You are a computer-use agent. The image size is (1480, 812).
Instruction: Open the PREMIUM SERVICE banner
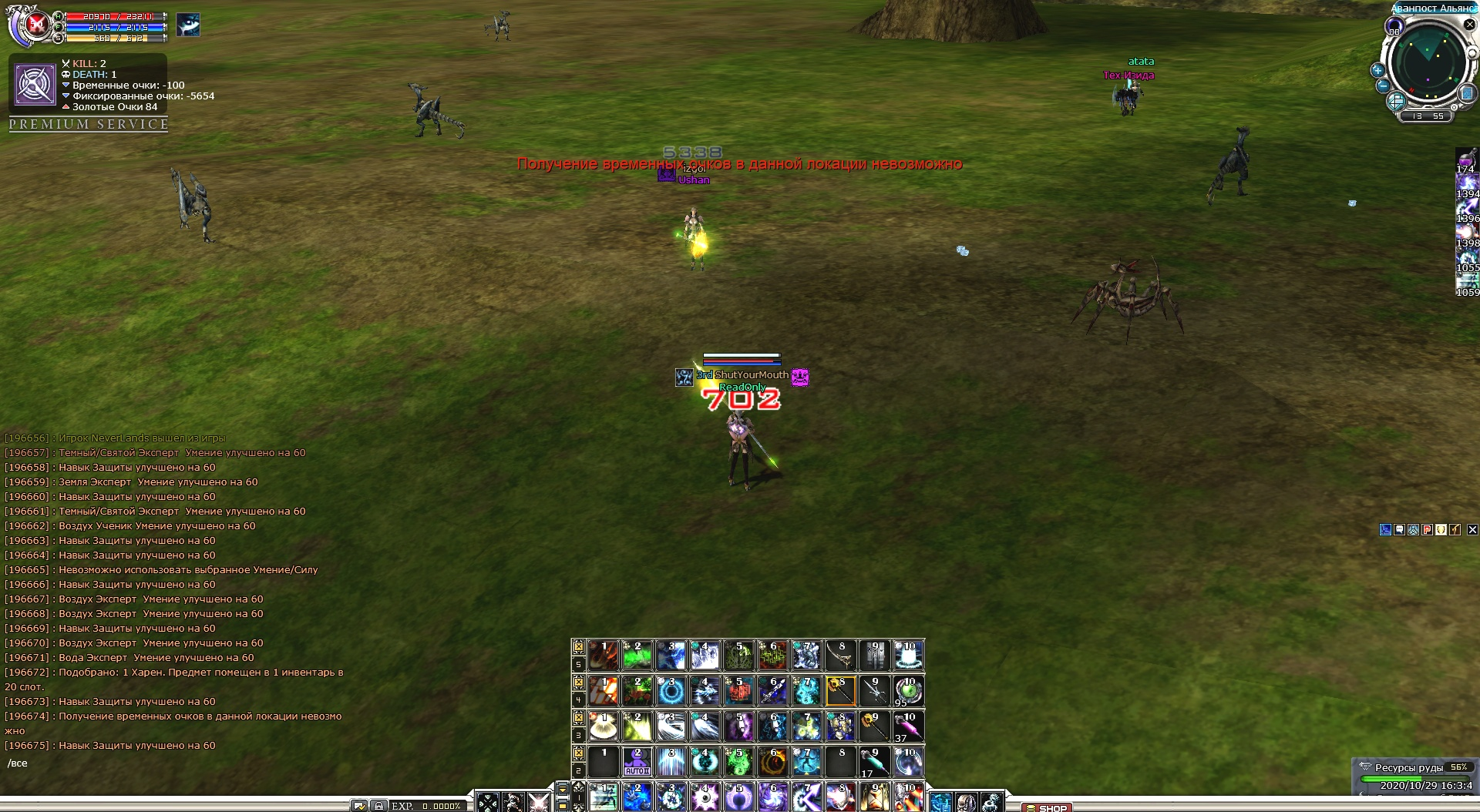89,124
